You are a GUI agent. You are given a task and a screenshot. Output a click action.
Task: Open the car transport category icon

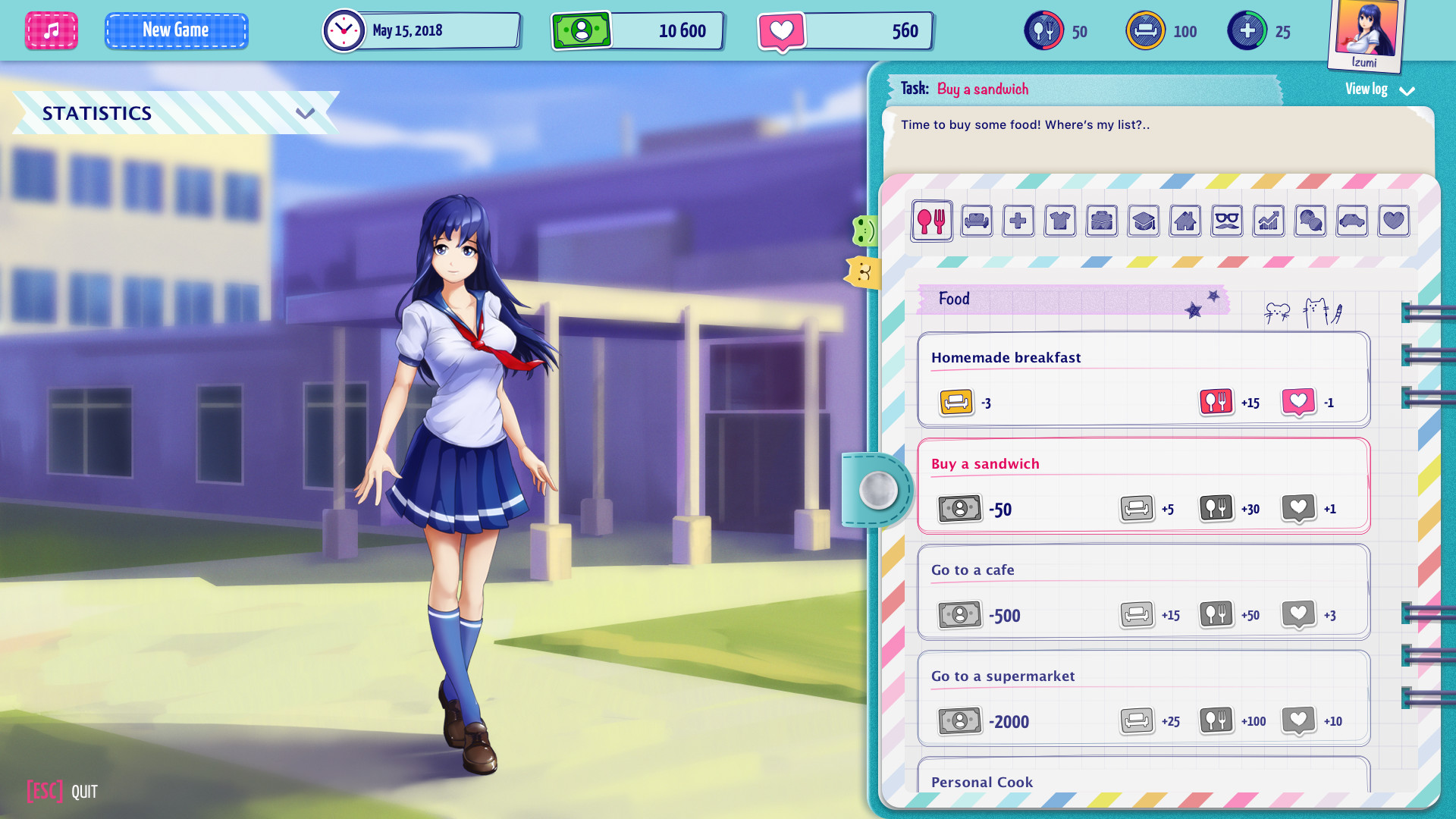(x=1352, y=221)
